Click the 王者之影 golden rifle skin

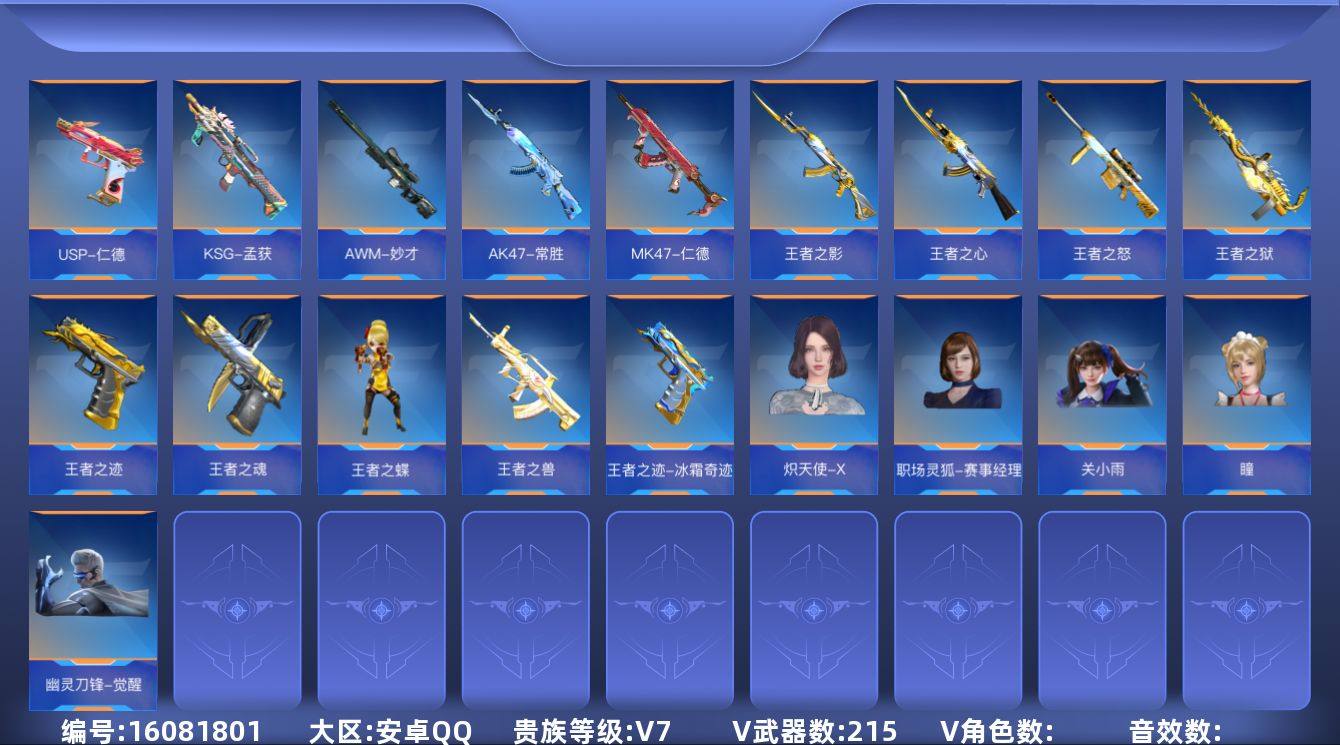click(813, 170)
